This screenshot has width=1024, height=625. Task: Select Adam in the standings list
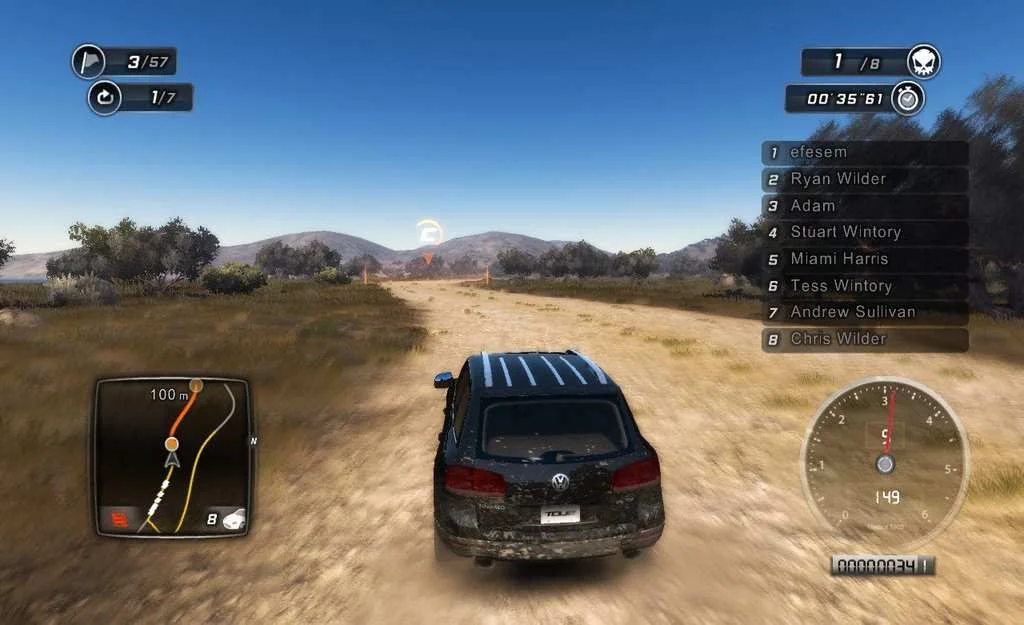pyautogui.click(x=865, y=206)
